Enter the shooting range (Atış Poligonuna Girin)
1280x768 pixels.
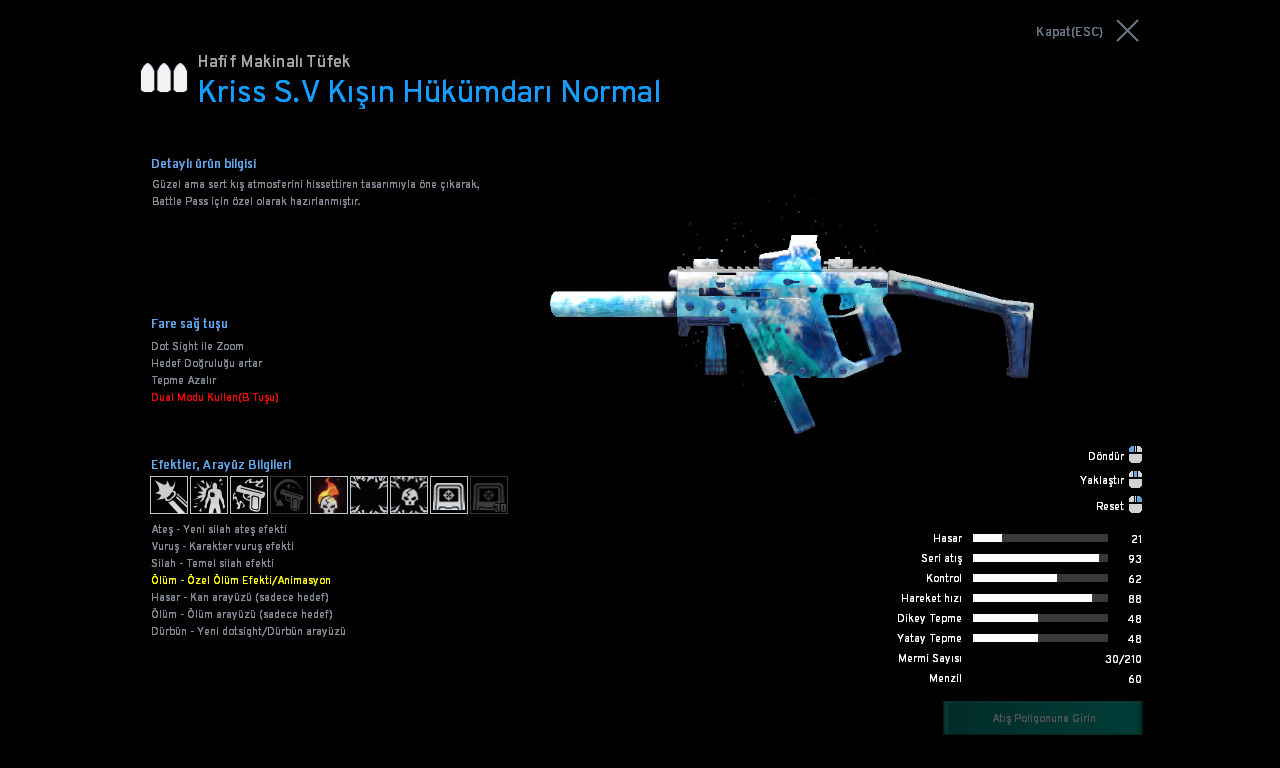1043,718
